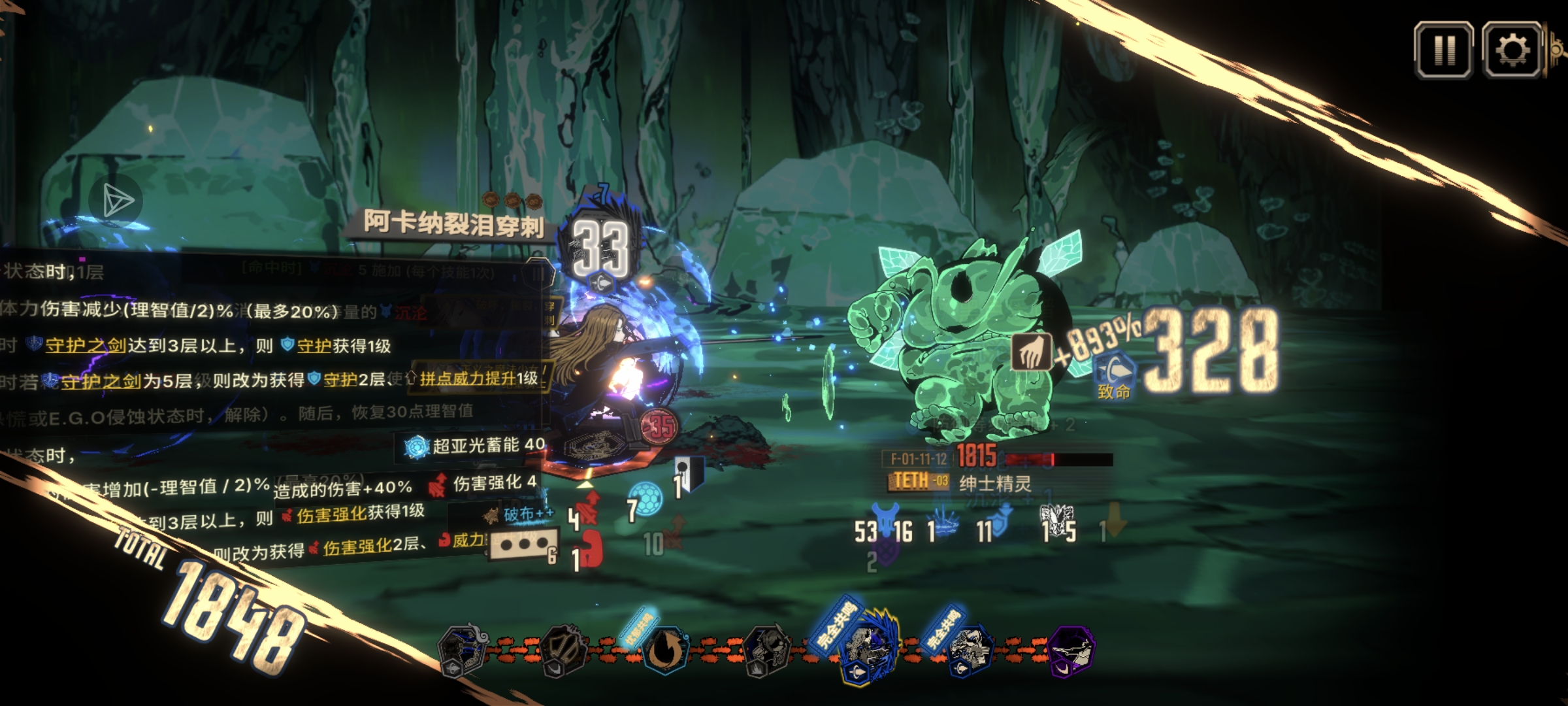1568x706 pixels.
Task: Select the gold-outlined blue skill in the chain
Action: (868, 648)
